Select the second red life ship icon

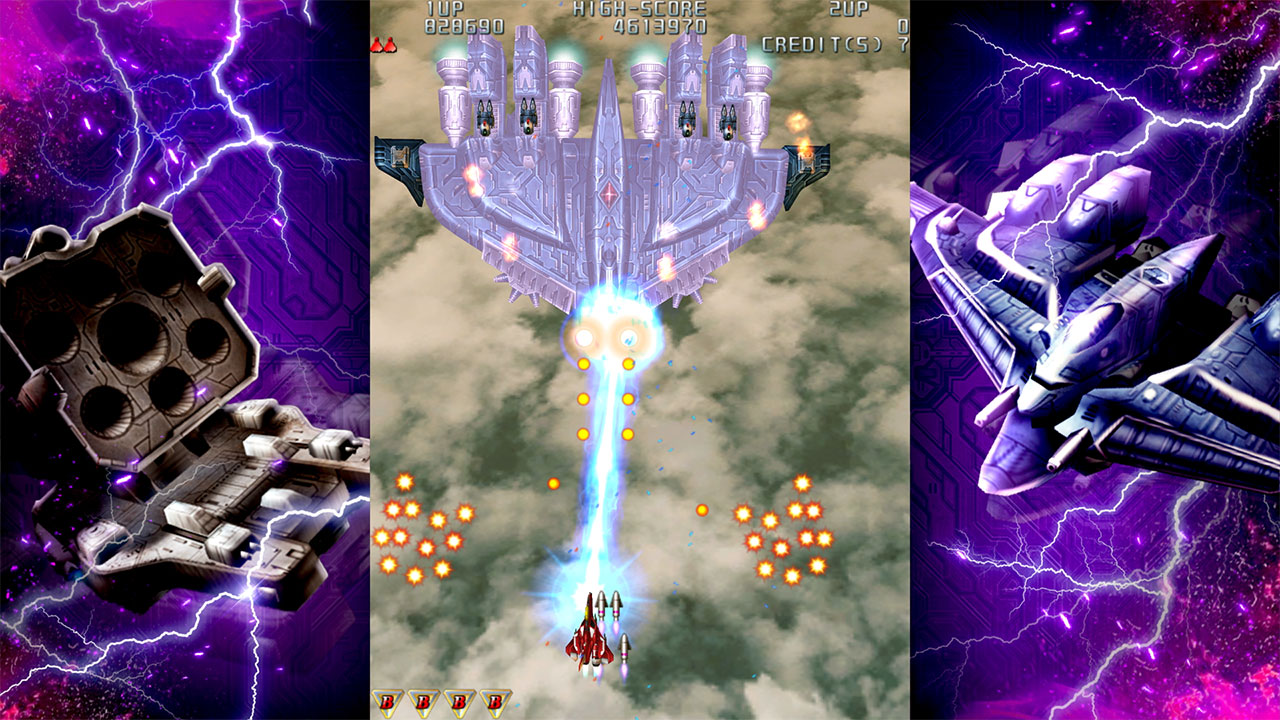click(x=390, y=45)
